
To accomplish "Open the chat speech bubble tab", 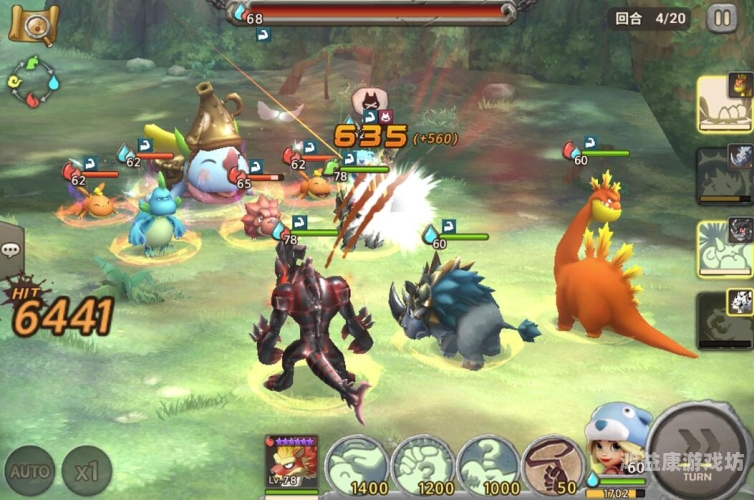I will [11, 250].
